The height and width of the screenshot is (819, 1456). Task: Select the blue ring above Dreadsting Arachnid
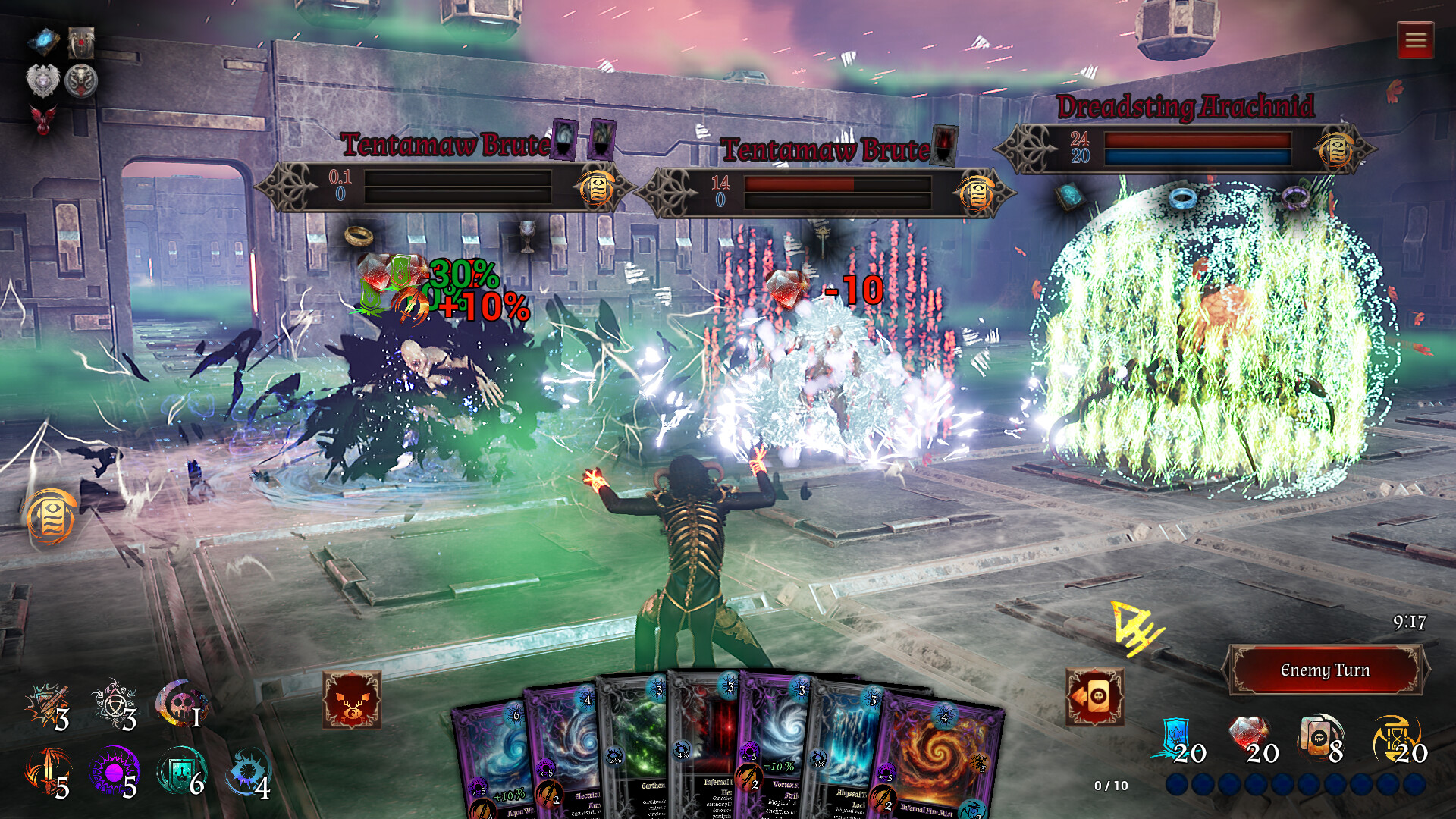tap(1184, 197)
